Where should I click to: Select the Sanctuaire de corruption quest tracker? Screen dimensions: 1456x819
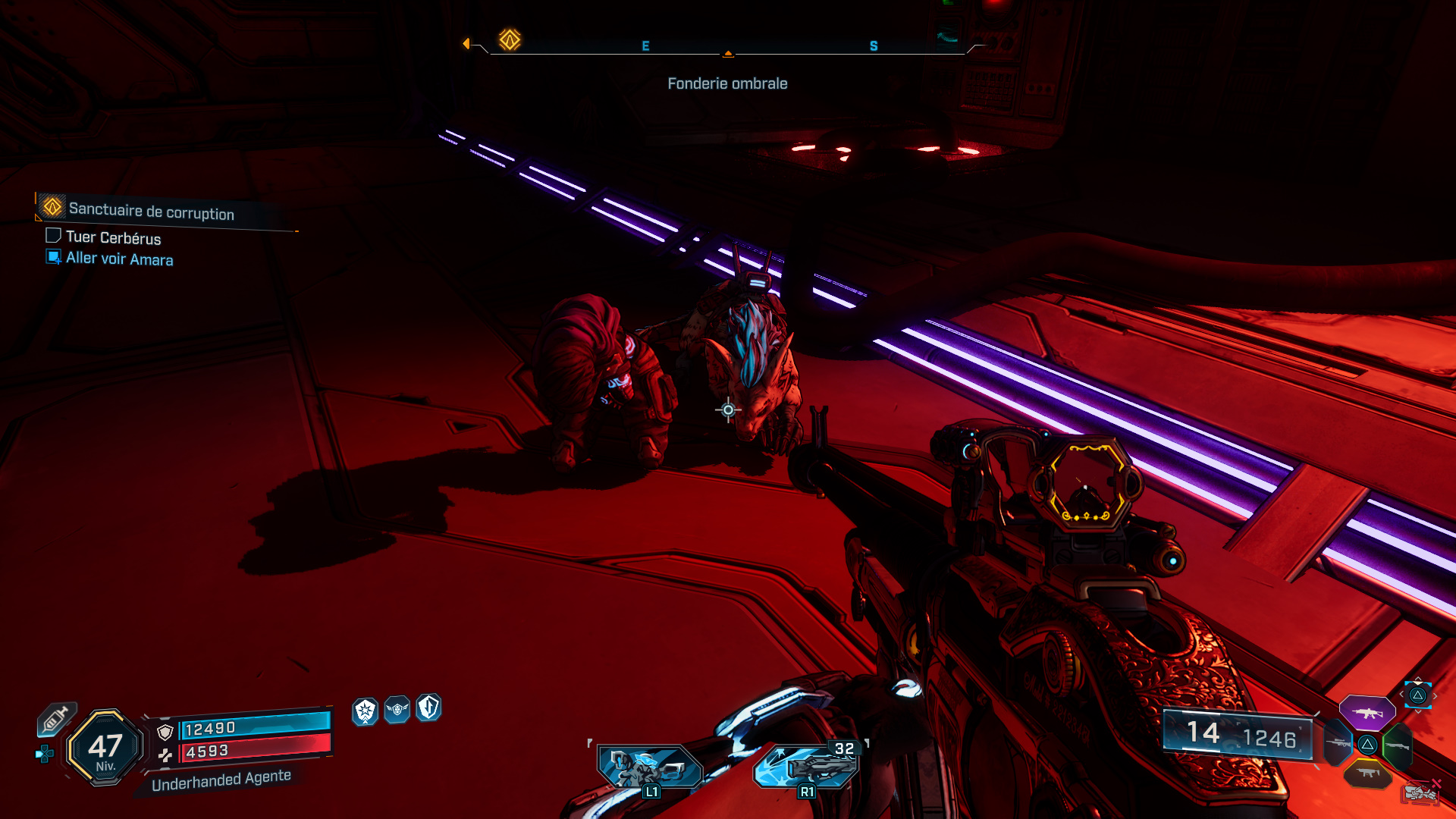click(x=151, y=211)
